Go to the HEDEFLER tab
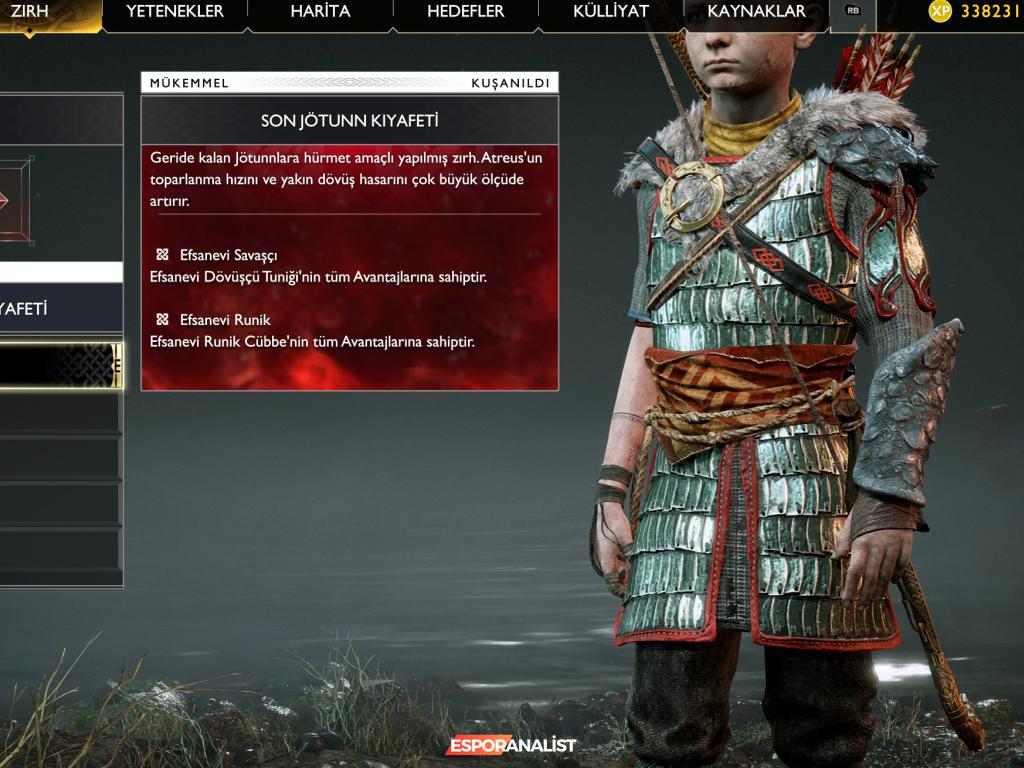1024x768 pixels. pos(466,12)
